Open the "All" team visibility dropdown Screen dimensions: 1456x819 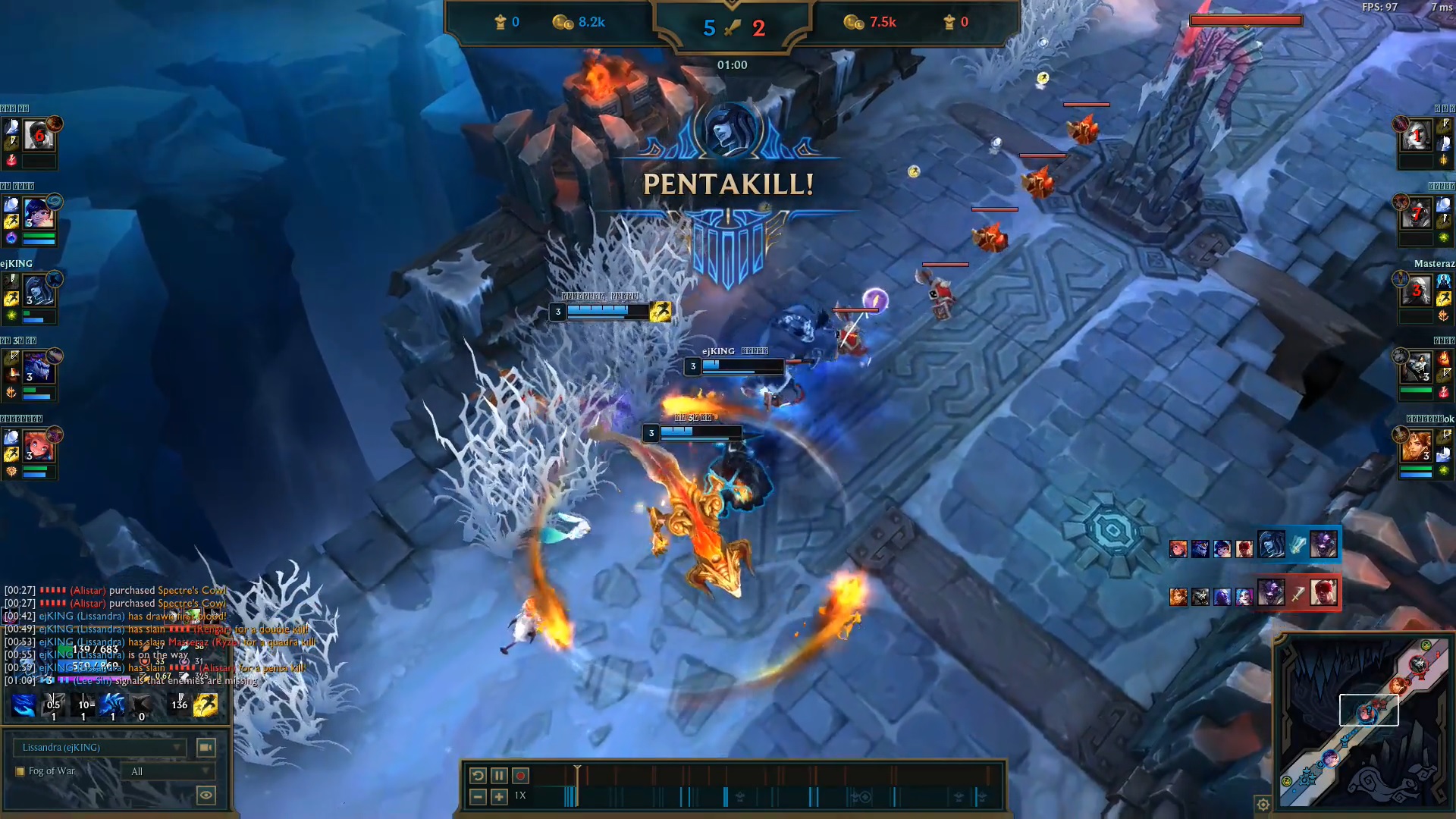point(169,771)
